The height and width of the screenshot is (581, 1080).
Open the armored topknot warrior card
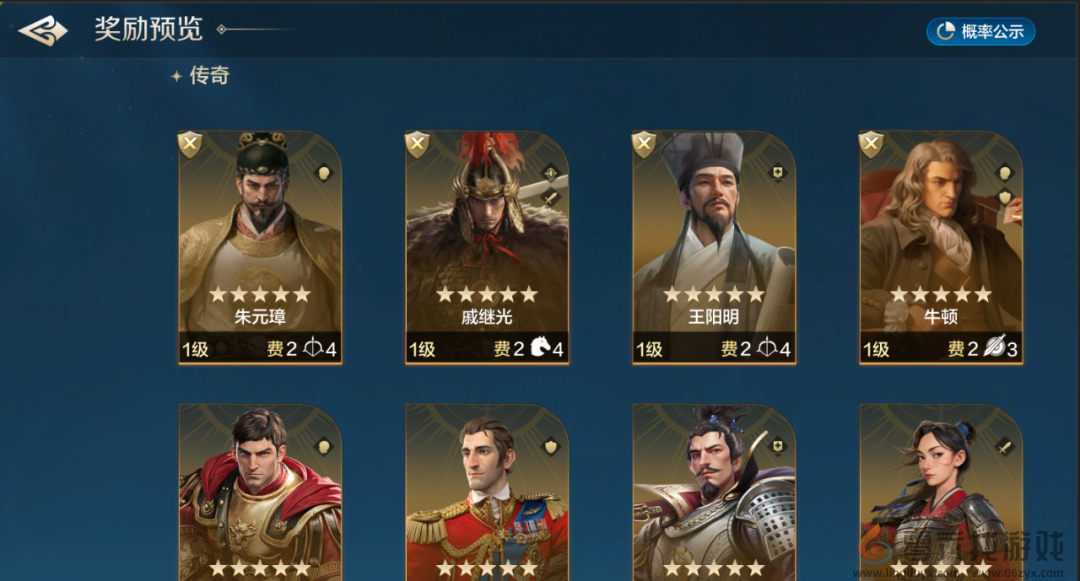(714, 493)
